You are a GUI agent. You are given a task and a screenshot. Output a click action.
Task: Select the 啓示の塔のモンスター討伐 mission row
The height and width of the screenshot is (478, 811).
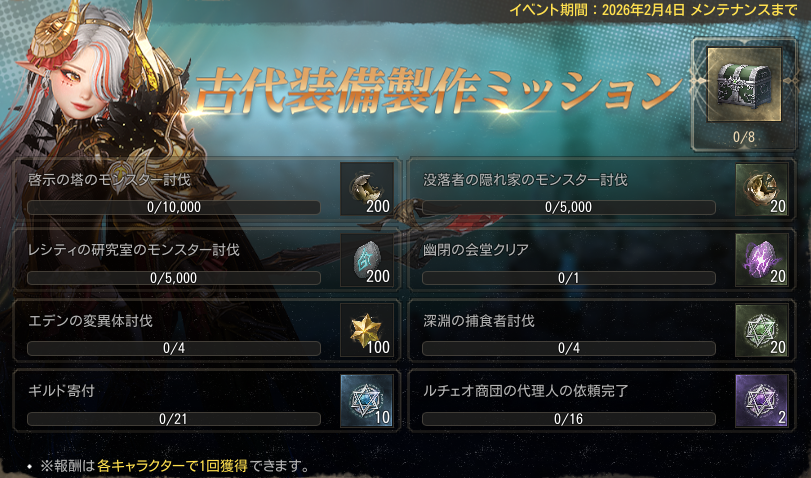[x=175, y=190]
